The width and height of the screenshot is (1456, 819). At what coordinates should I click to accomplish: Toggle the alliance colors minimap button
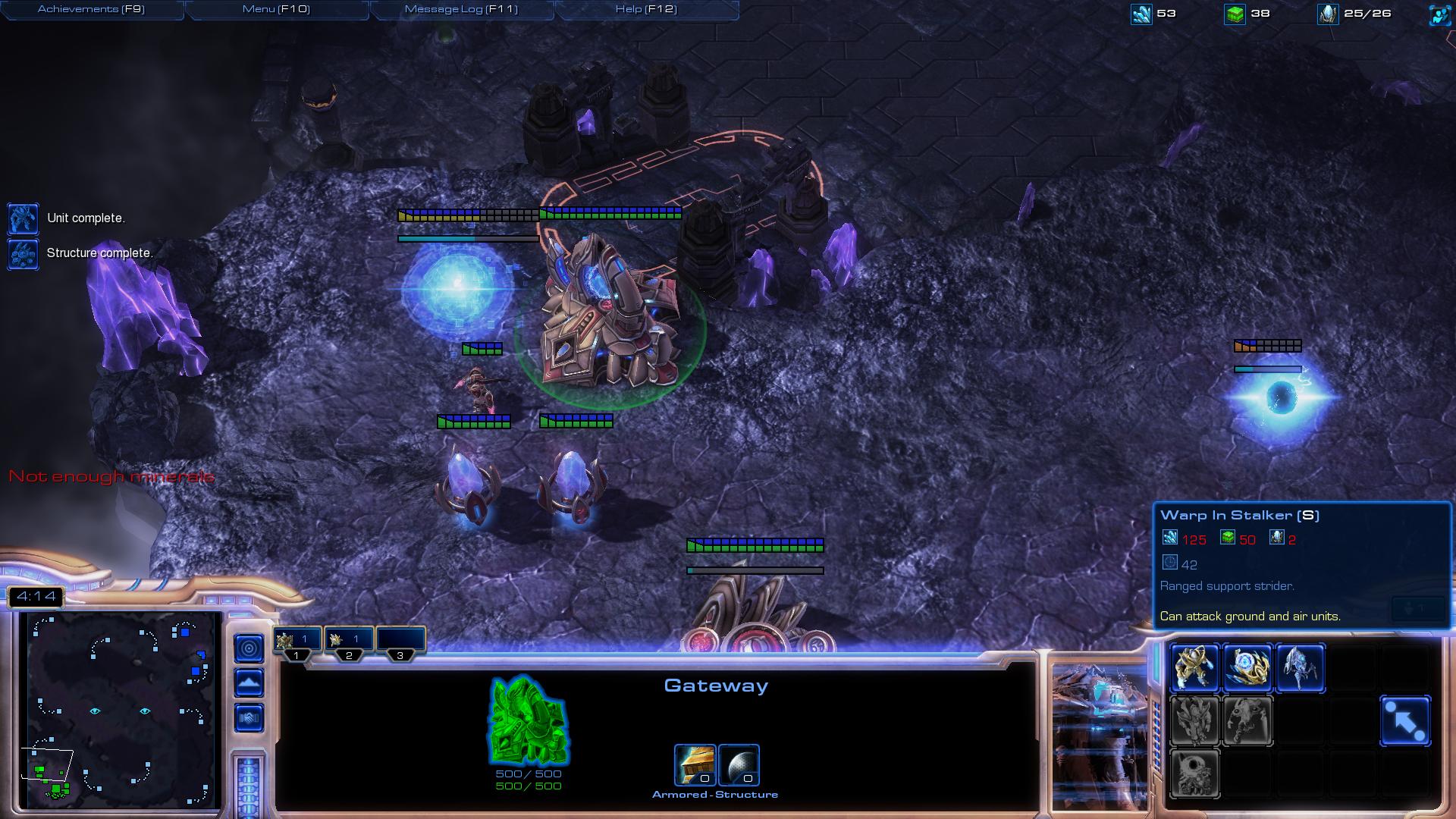[x=249, y=718]
